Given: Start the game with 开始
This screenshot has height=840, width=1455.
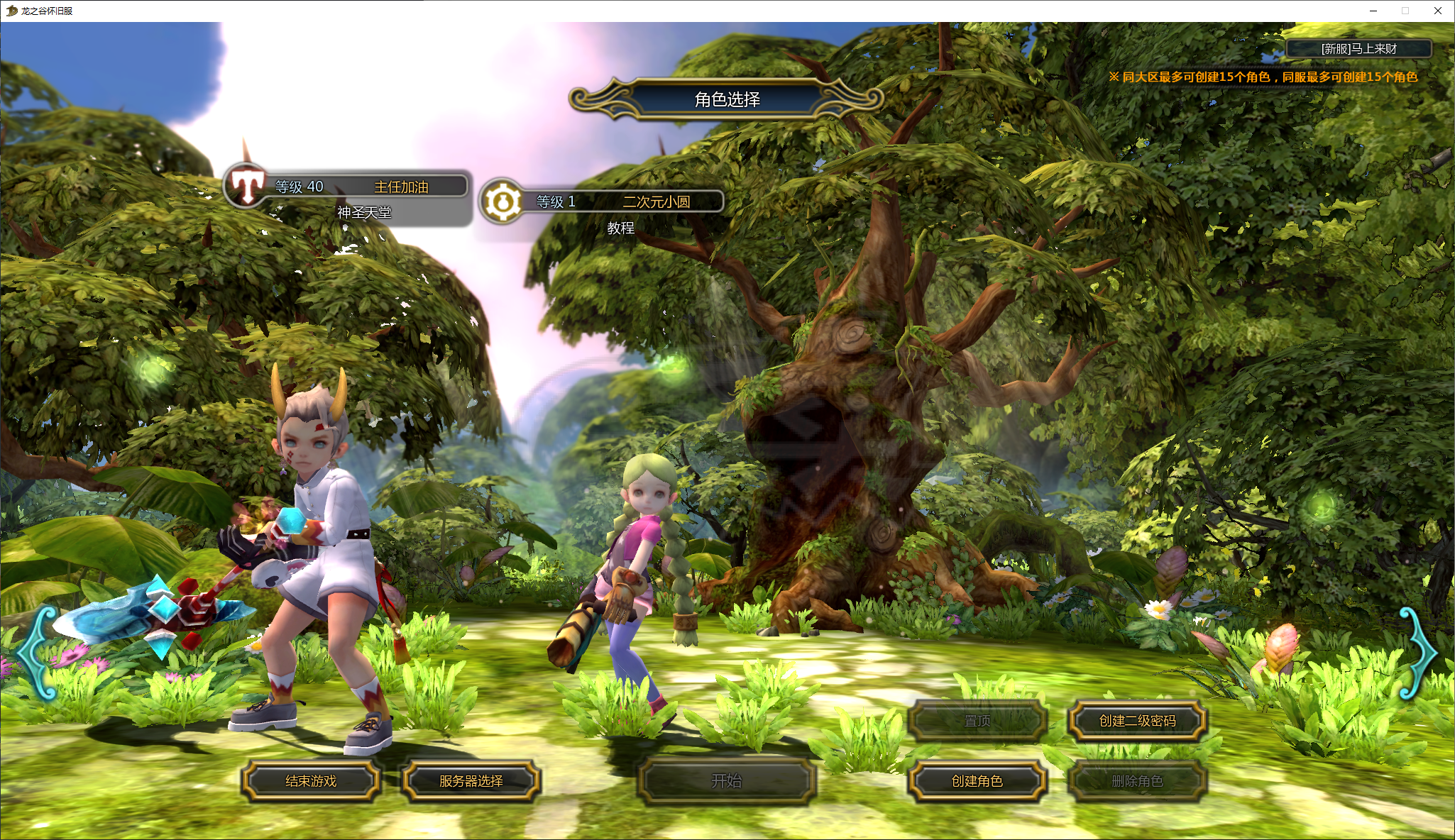Looking at the screenshot, I should [726, 781].
